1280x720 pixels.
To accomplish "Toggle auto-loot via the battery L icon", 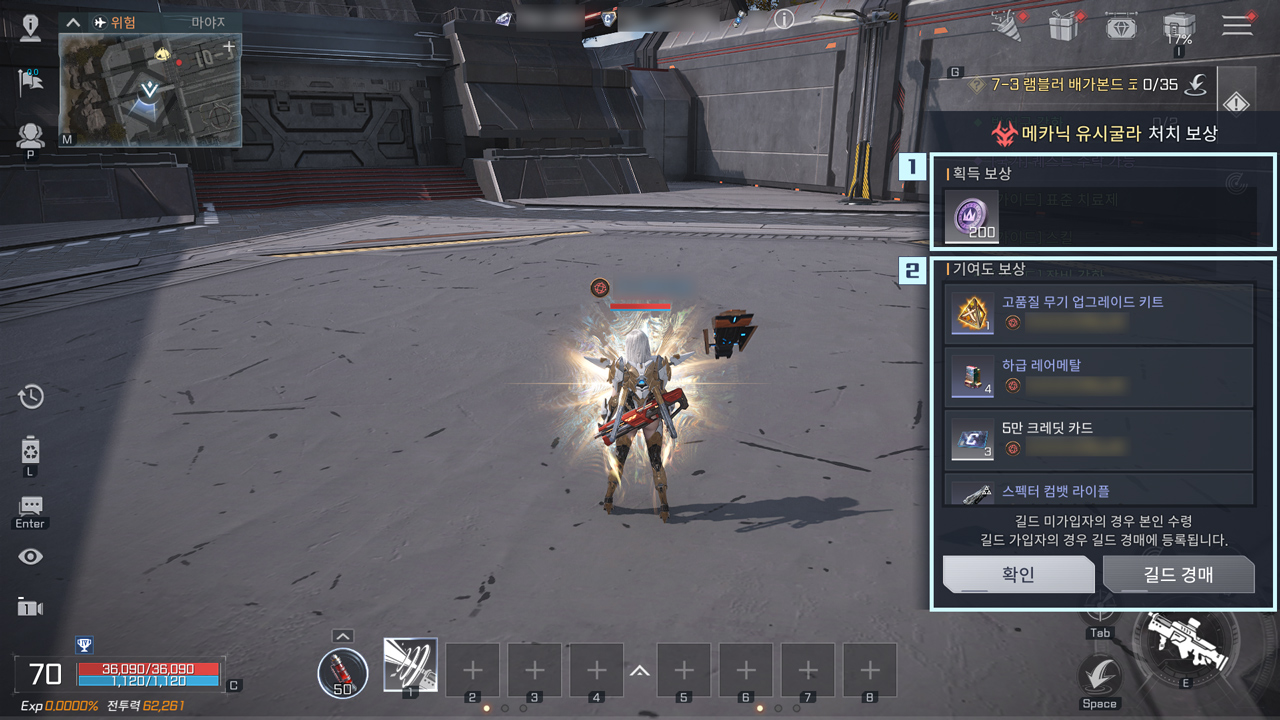I will 29,450.
